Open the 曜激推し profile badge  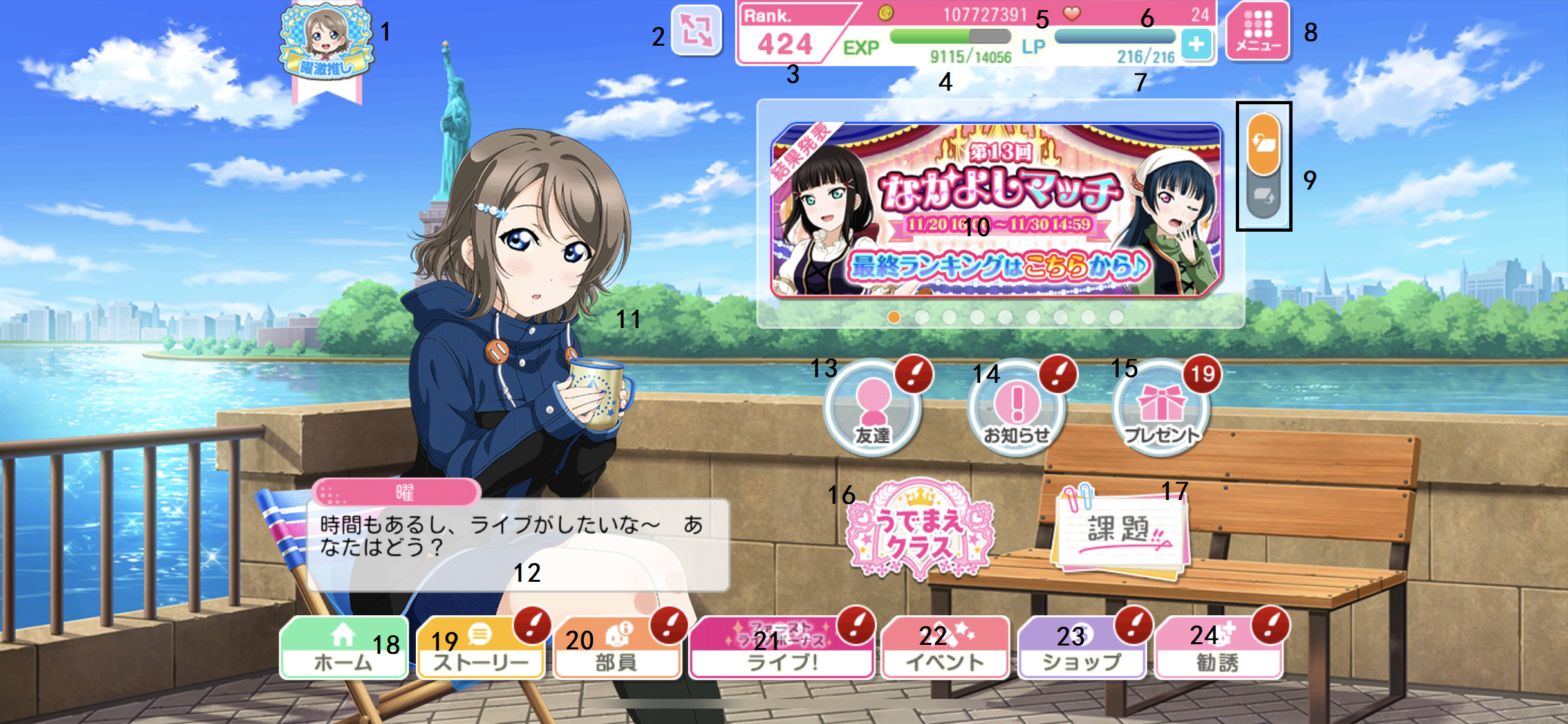326,46
